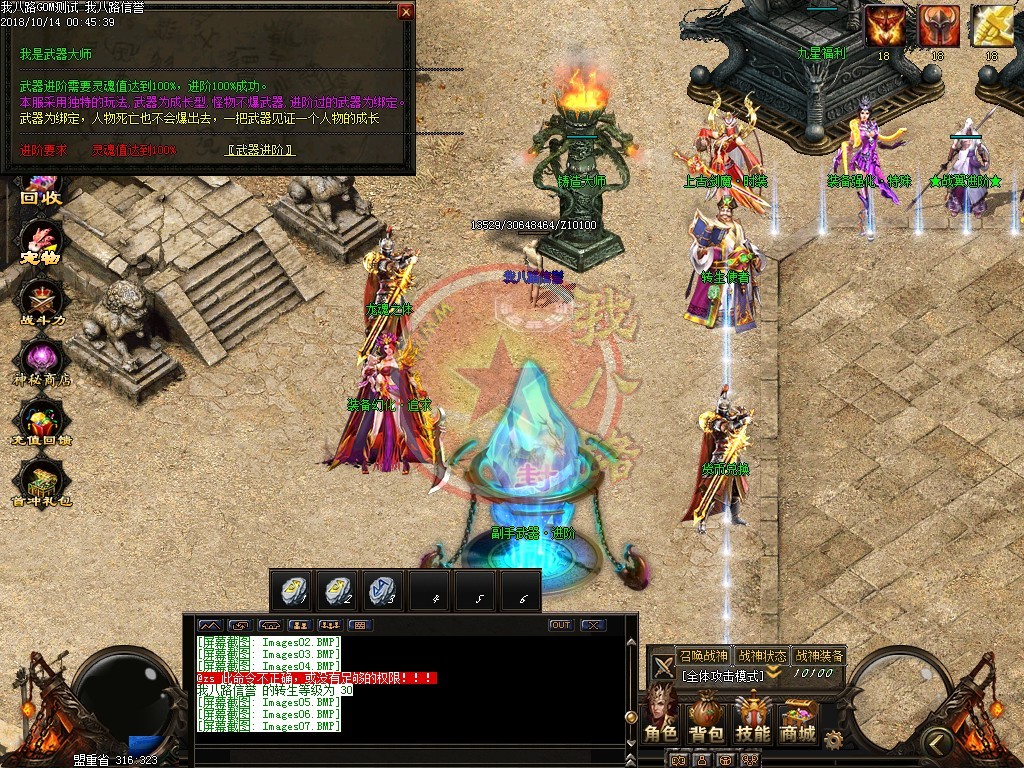Open the 战神状态 war god status
This screenshot has width=1024, height=768.
(761, 656)
